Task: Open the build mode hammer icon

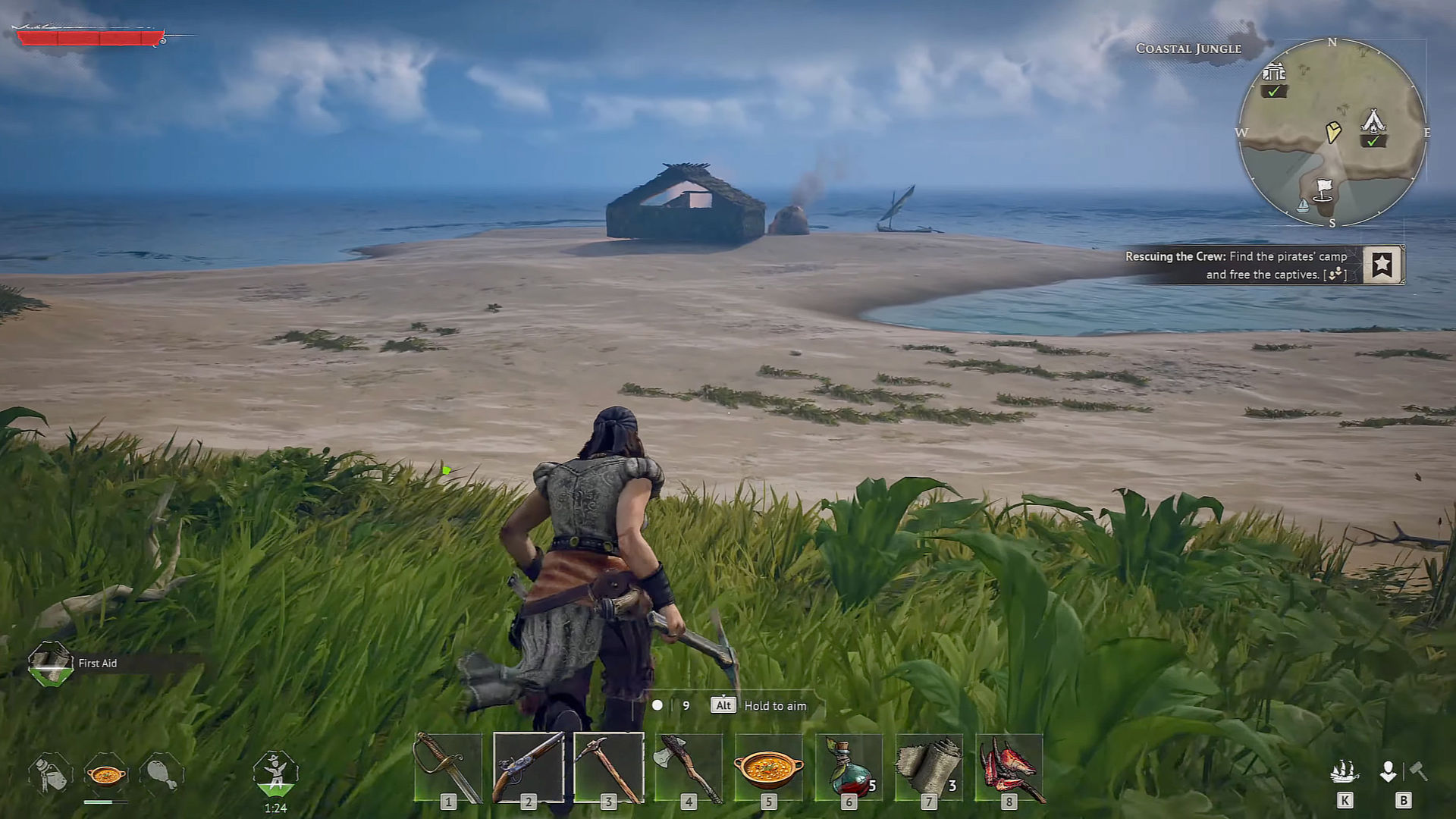Action: (x=1417, y=772)
